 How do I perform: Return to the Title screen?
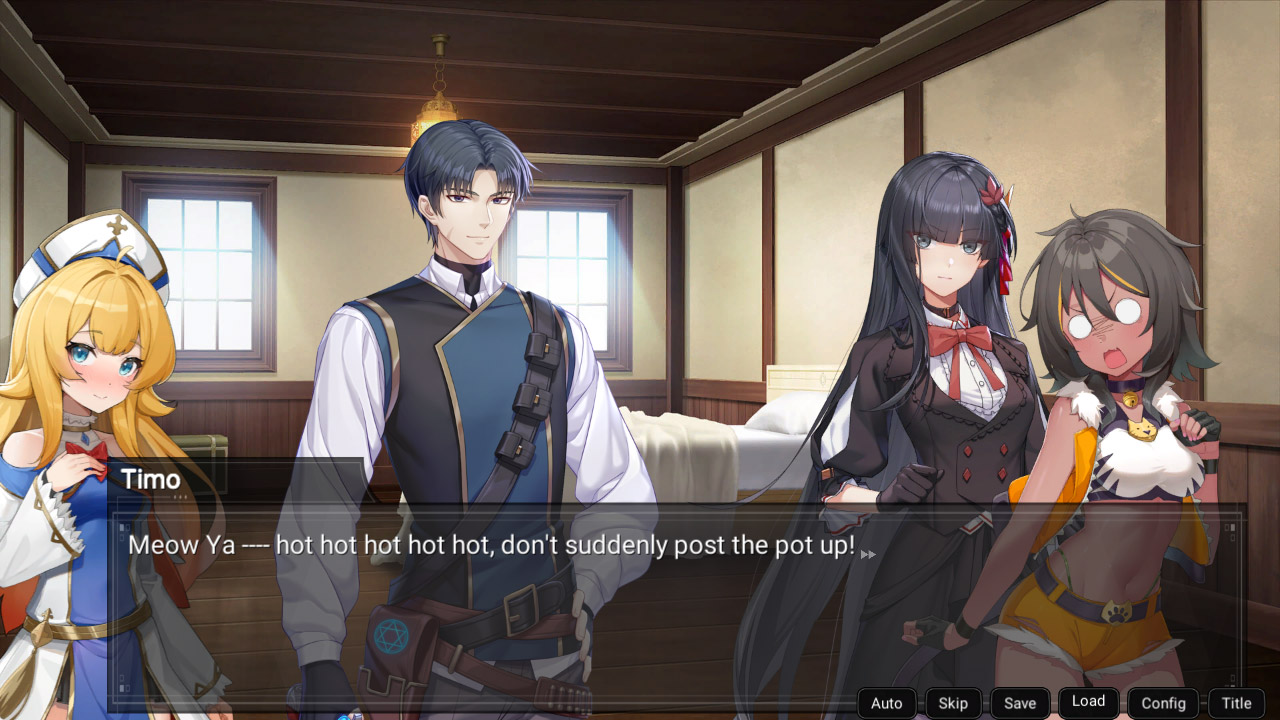(x=1236, y=703)
